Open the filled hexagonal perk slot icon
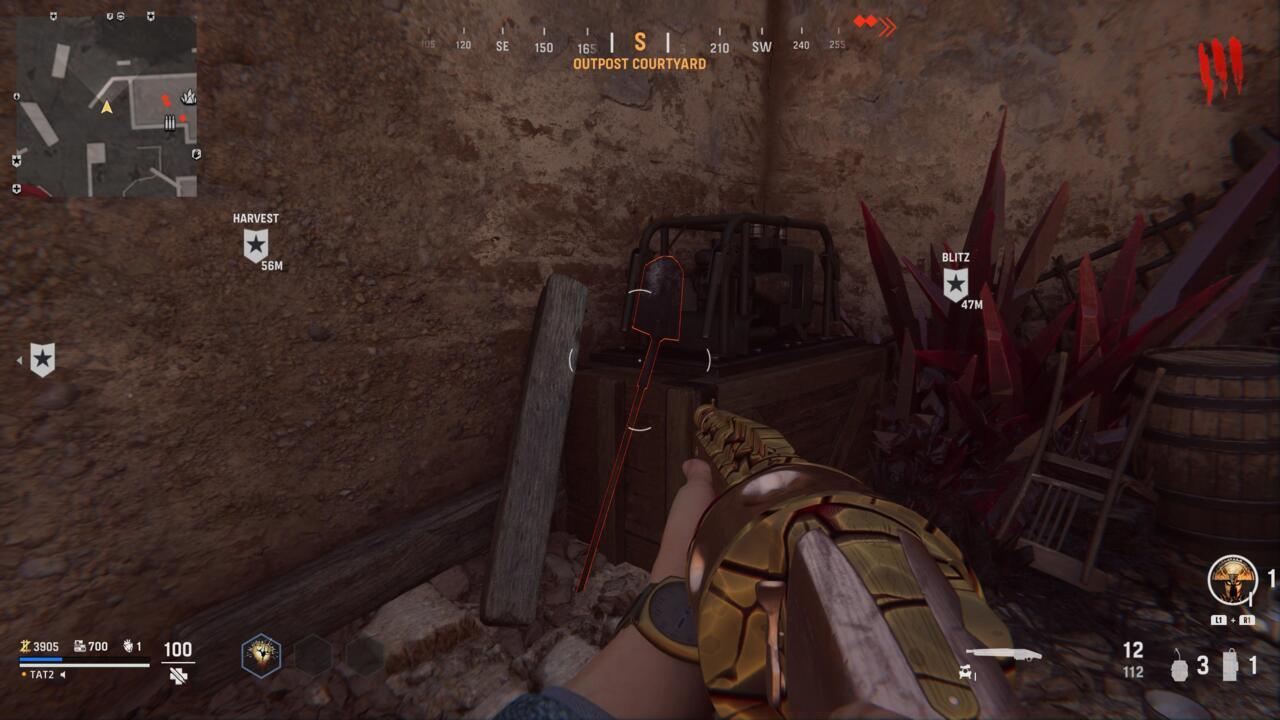 click(x=263, y=656)
